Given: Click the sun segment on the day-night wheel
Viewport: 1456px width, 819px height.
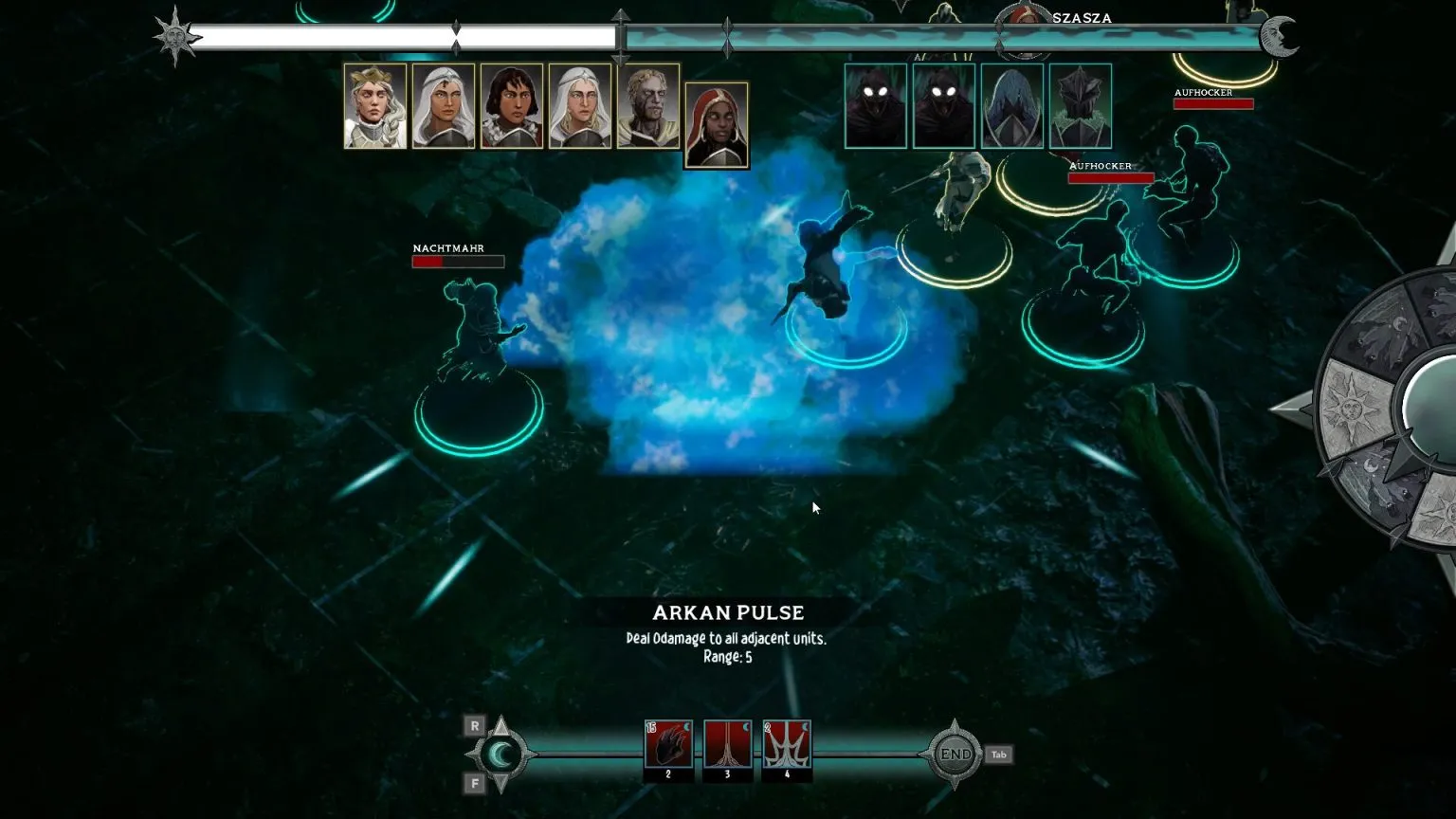Looking at the screenshot, I should click(x=1351, y=406).
